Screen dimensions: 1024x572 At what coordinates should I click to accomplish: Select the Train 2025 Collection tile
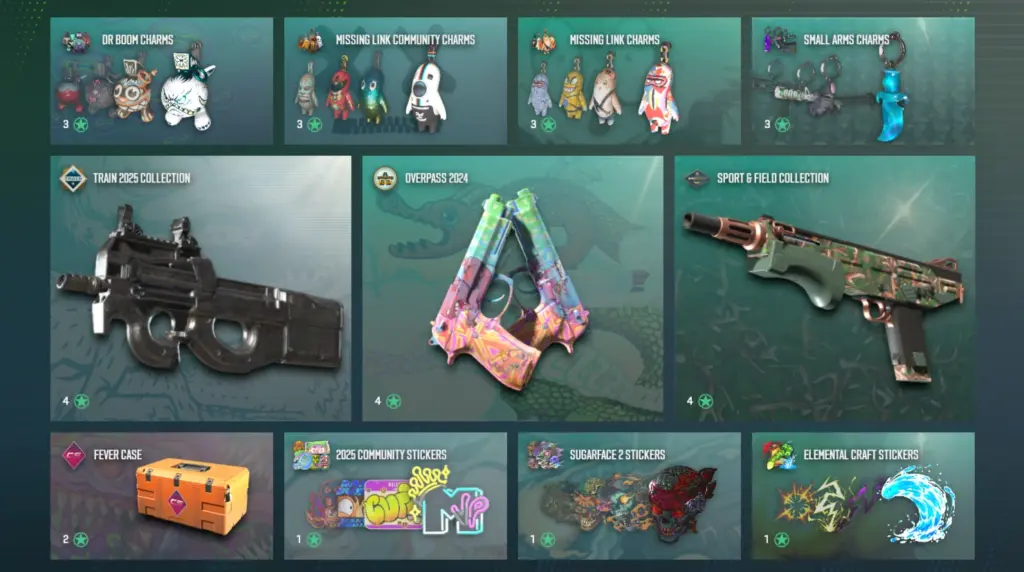tap(200, 288)
